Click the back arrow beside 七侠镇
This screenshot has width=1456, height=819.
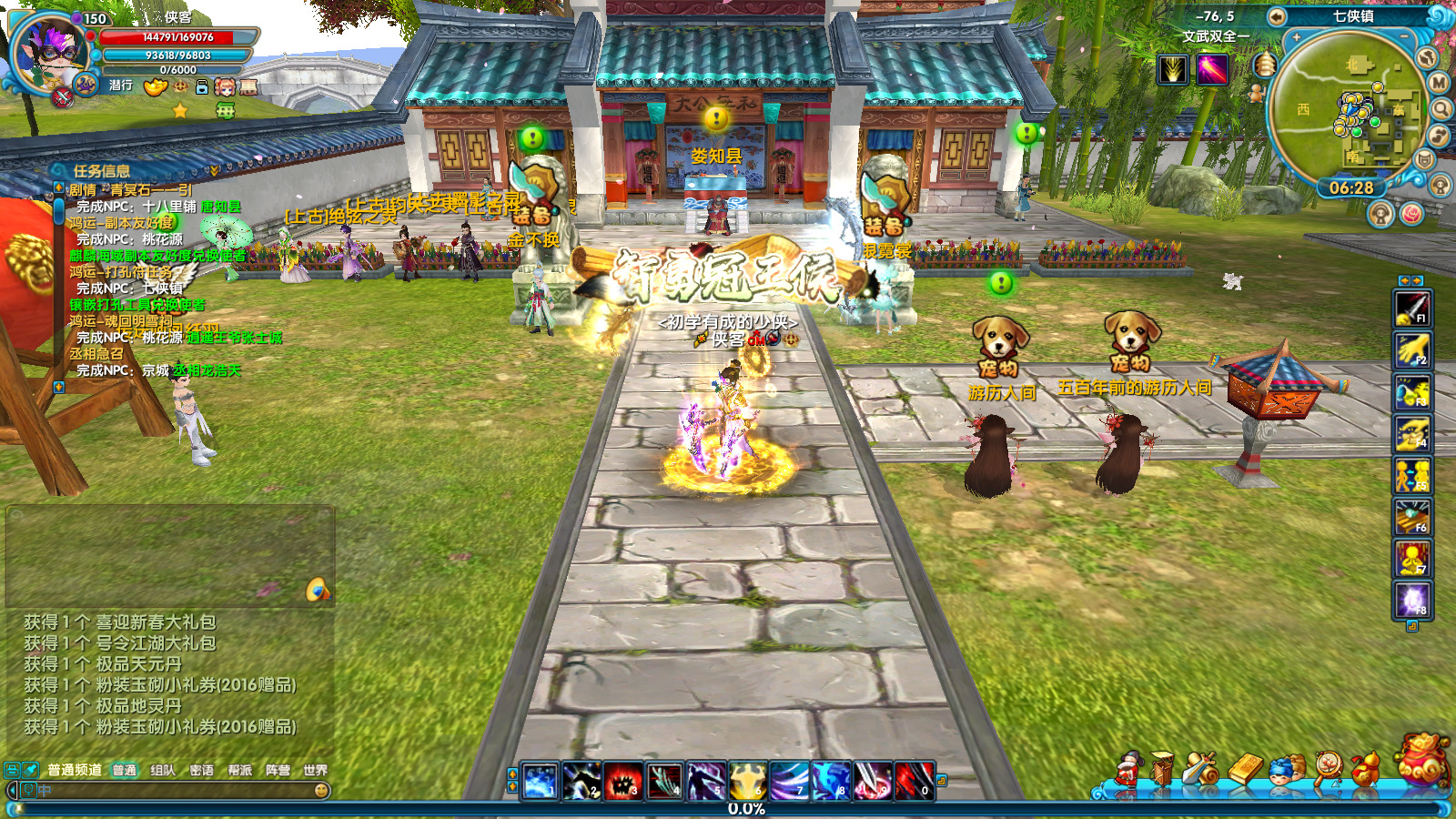click(x=1277, y=16)
